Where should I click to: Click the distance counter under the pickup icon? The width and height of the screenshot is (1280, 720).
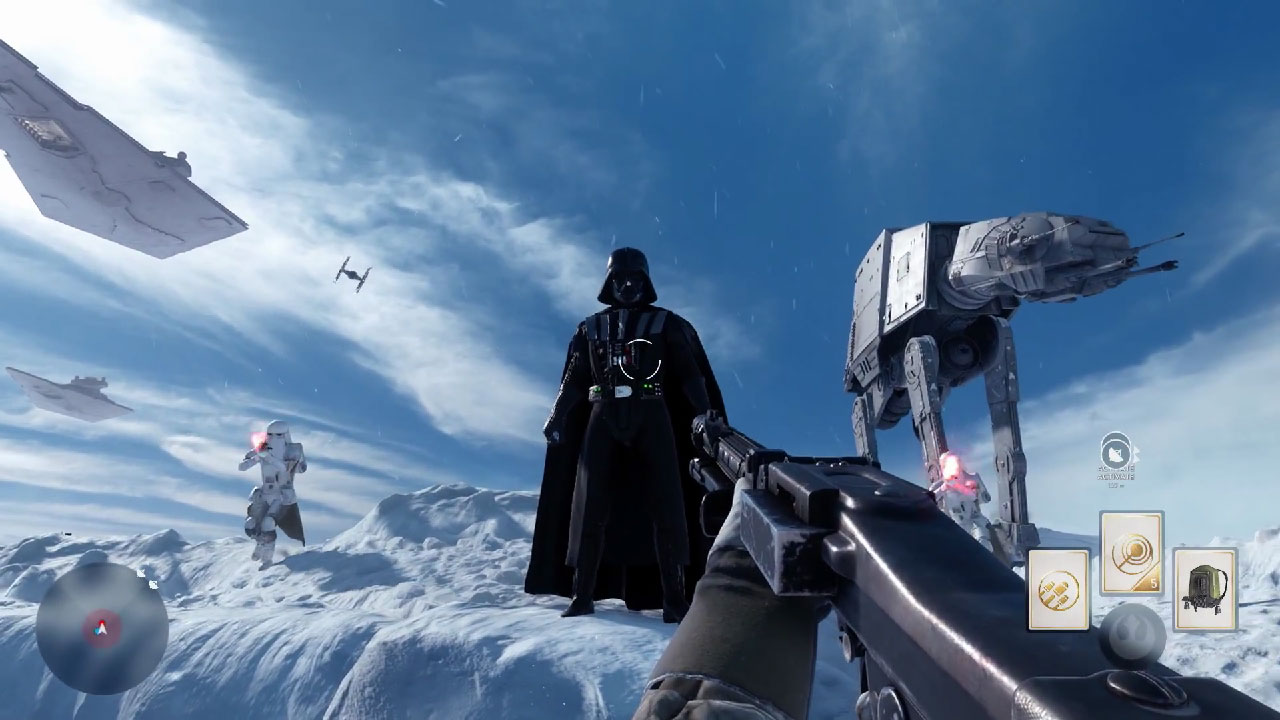(x=1116, y=487)
